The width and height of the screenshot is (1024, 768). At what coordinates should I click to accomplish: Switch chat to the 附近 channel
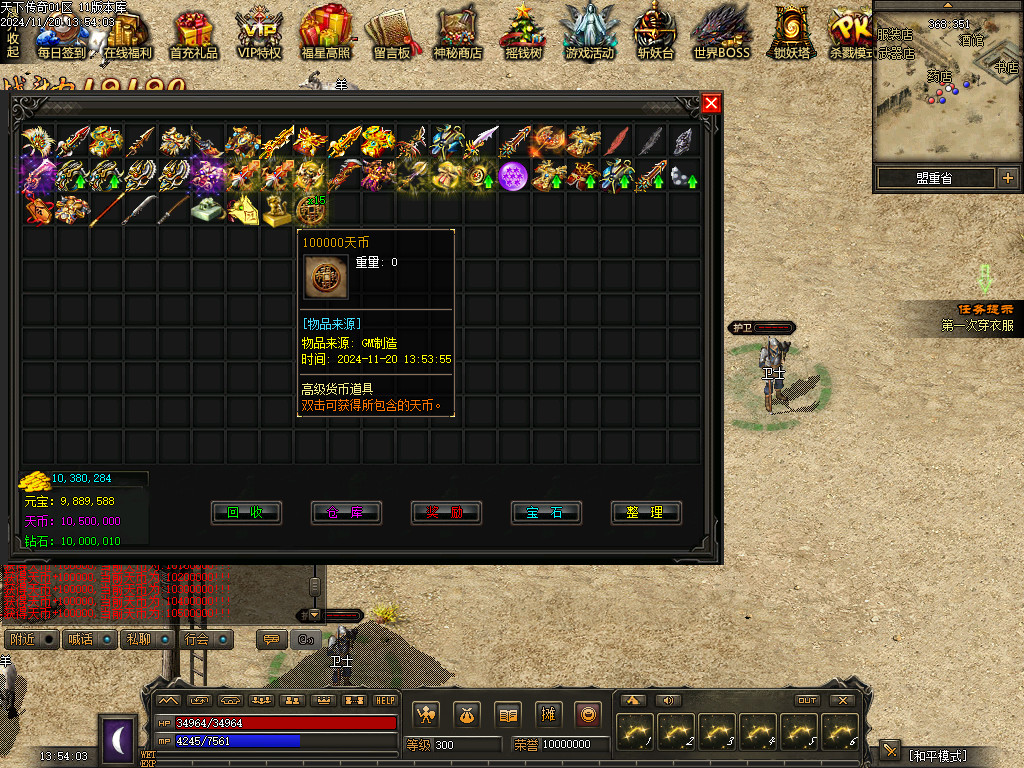click(24, 639)
